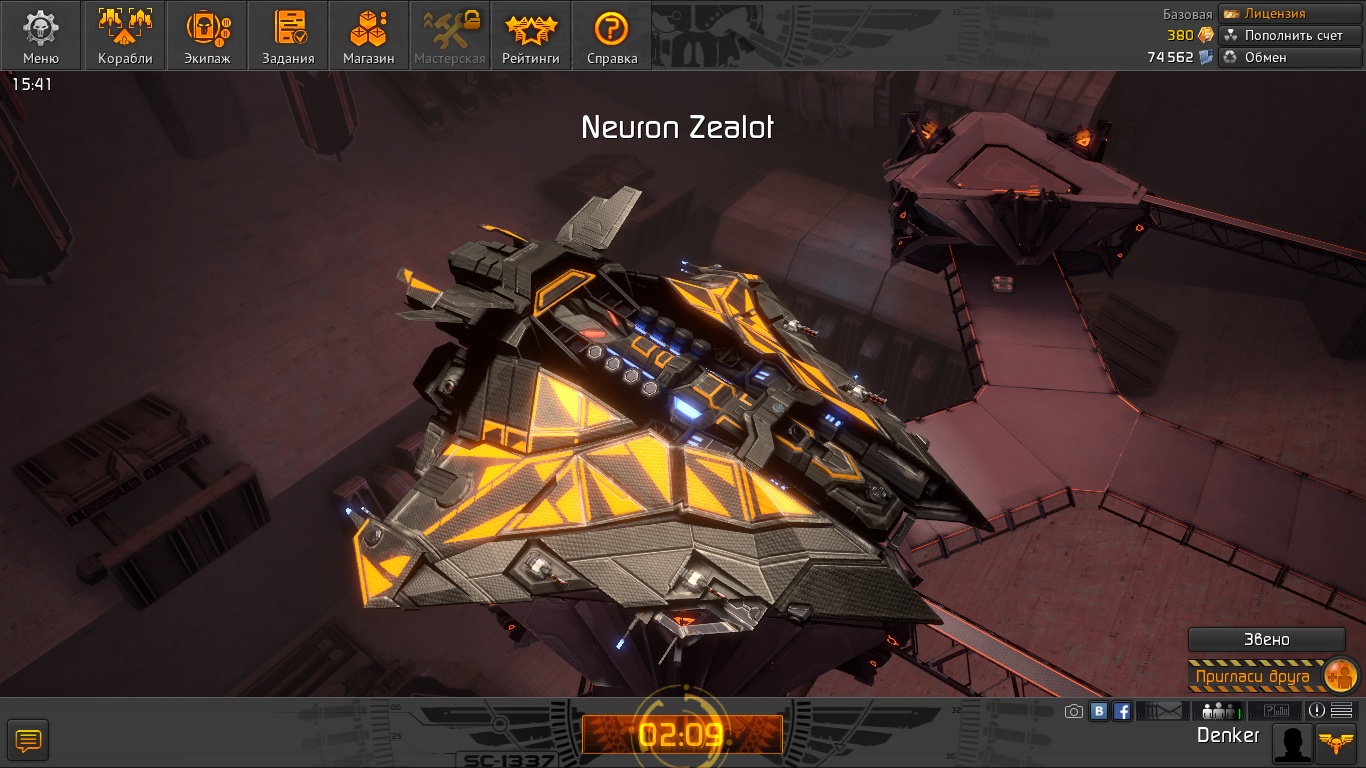This screenshot has width=1366, height=768.
Task: Share via the VK icon
Action: coord(1099,712)
